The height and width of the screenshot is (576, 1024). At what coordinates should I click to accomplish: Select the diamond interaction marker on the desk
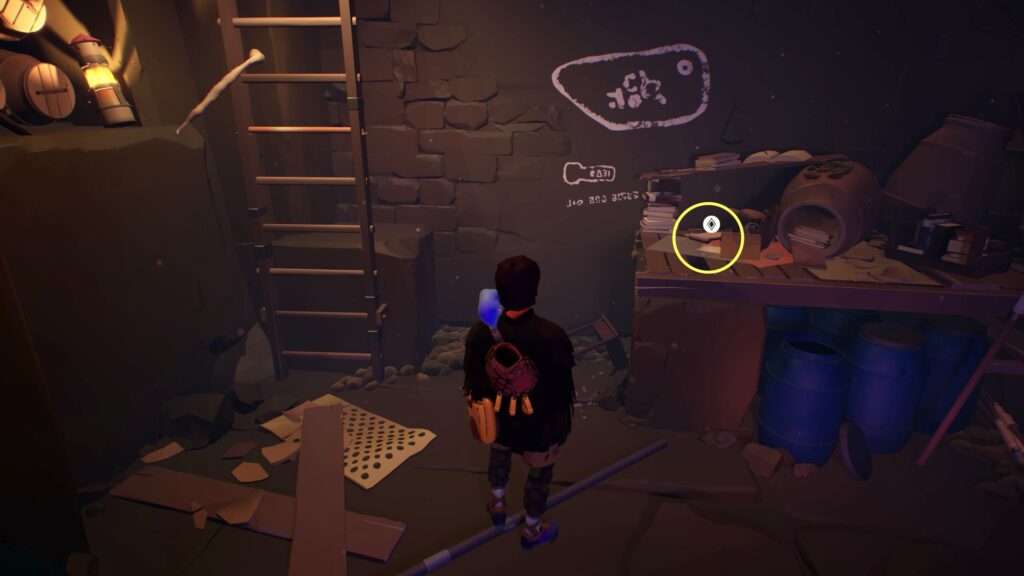click(x=711, y=224)
